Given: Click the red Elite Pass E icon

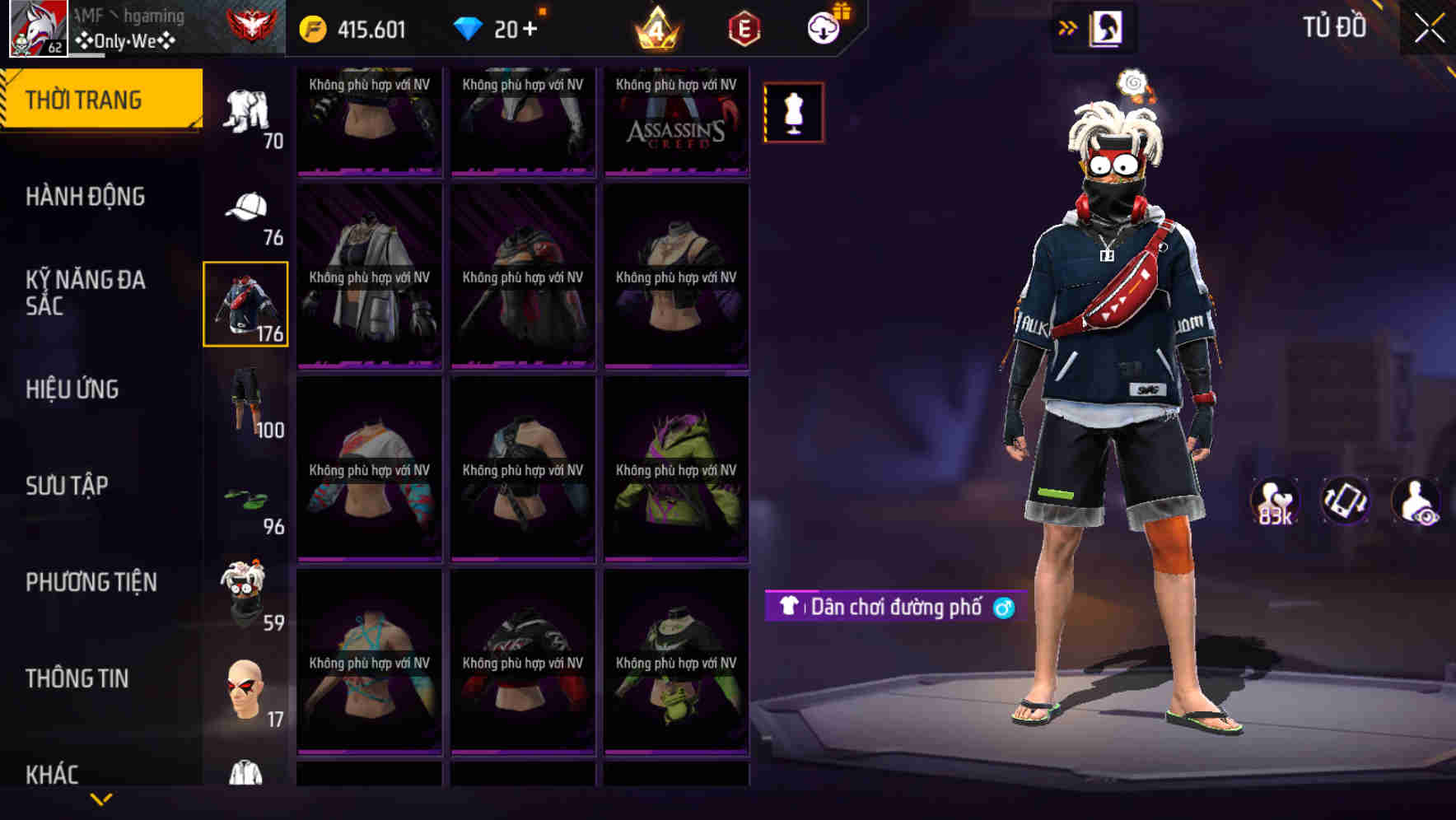Looking at the screenshot, I should pyautogui.click(x=744, y=29).
